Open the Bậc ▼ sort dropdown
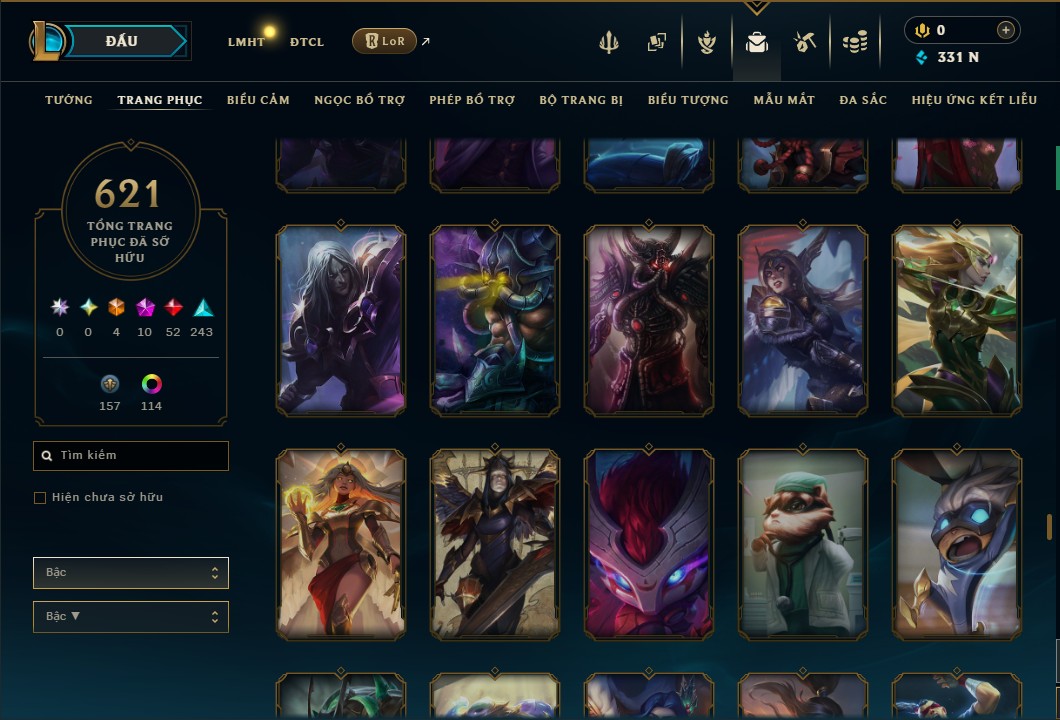Viewport: 1060px width, 720px height. pos(131,617)
